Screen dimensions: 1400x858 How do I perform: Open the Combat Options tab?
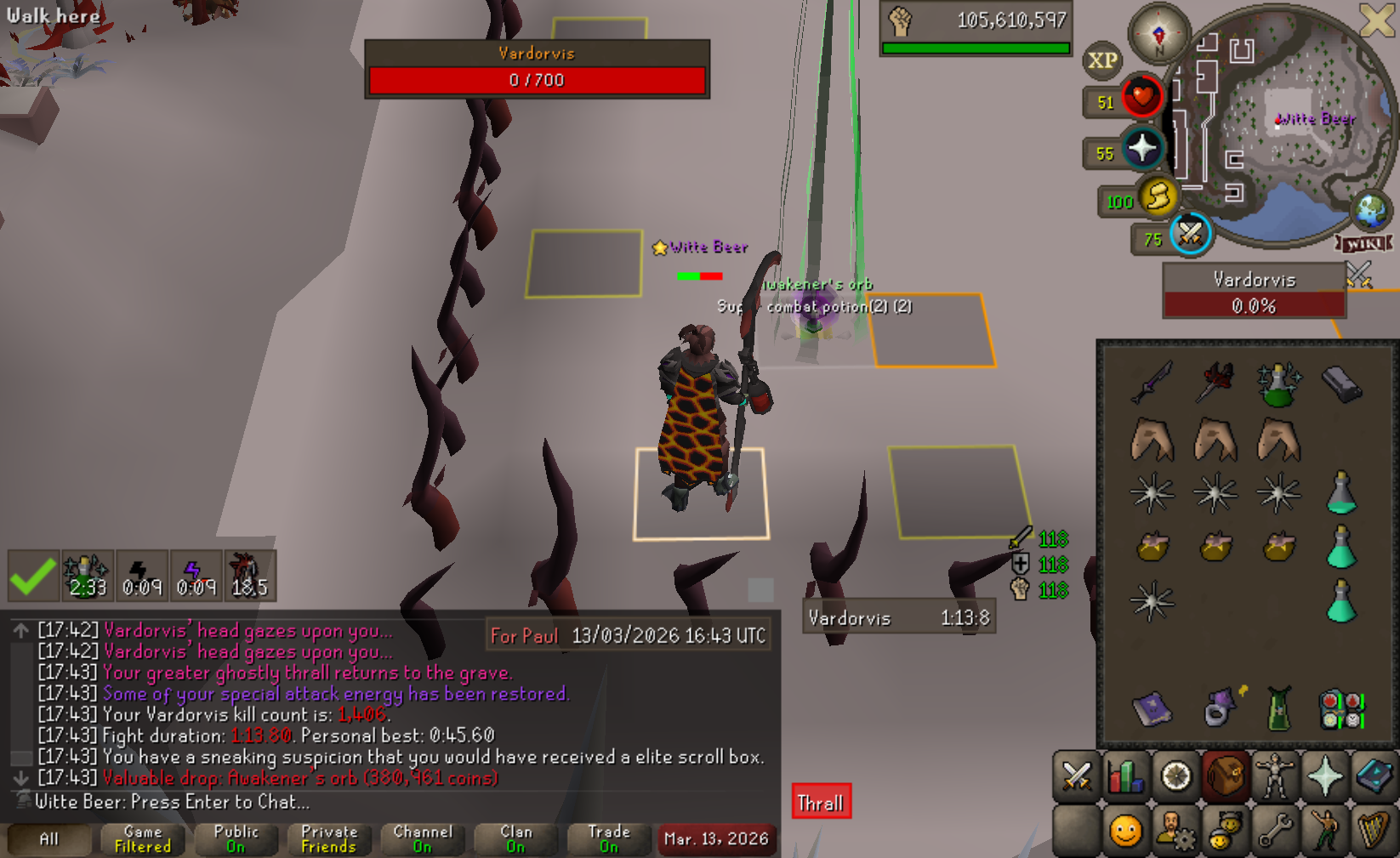1076,776
